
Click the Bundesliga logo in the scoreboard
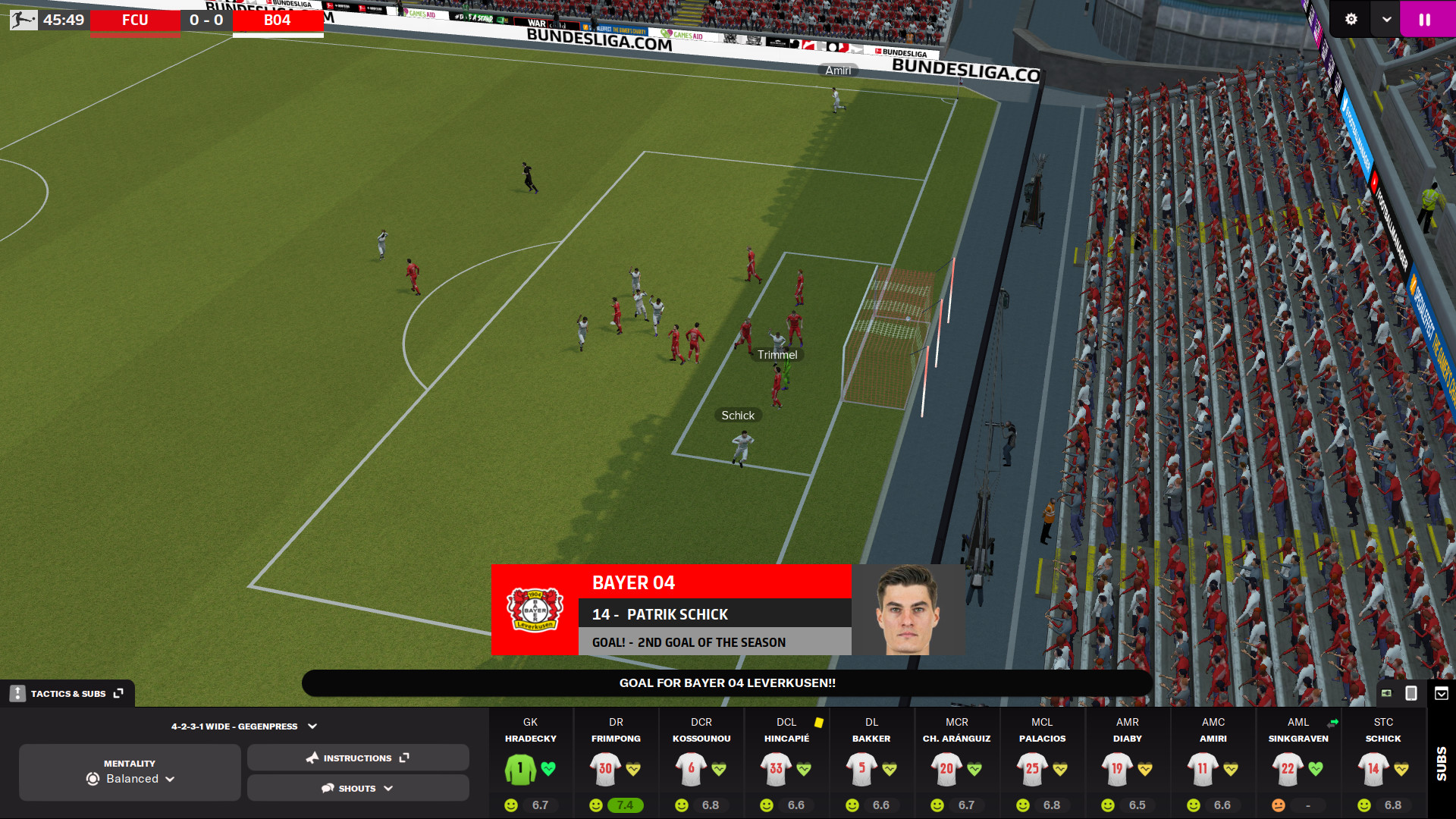pos(24,19)
